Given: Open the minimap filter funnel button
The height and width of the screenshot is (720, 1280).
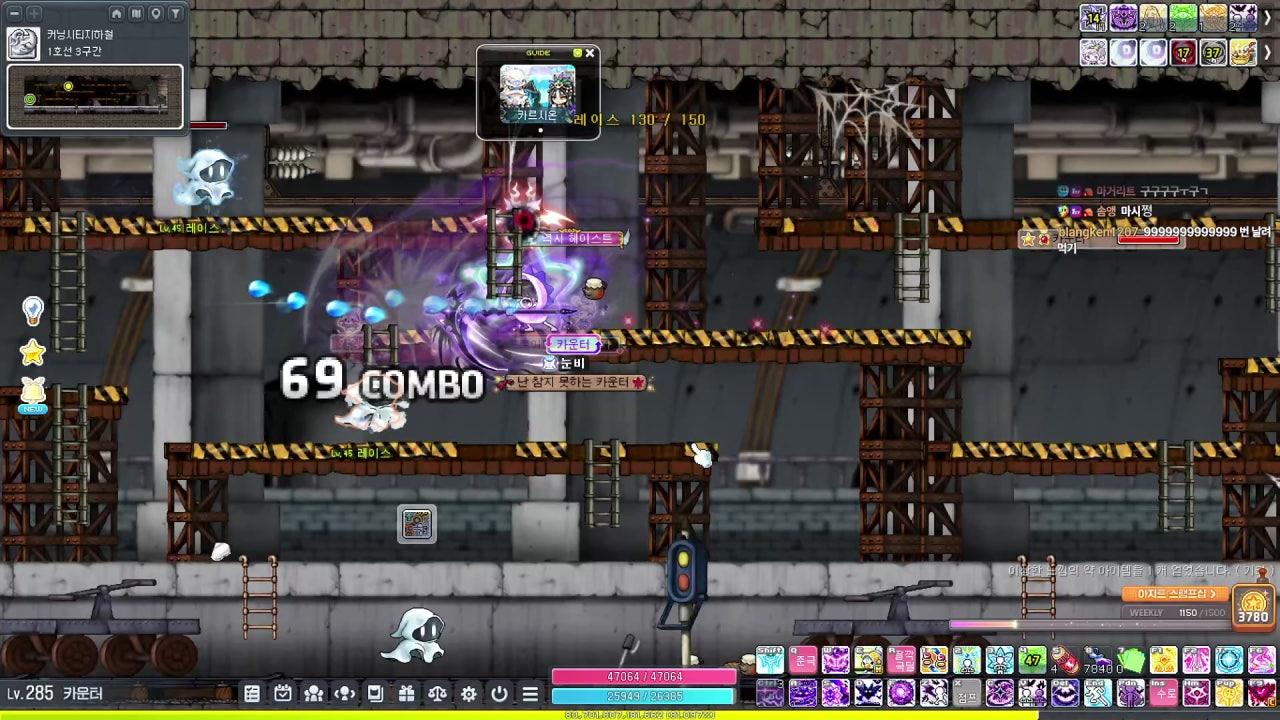Looking at the screenshot, I should [176, 13].
